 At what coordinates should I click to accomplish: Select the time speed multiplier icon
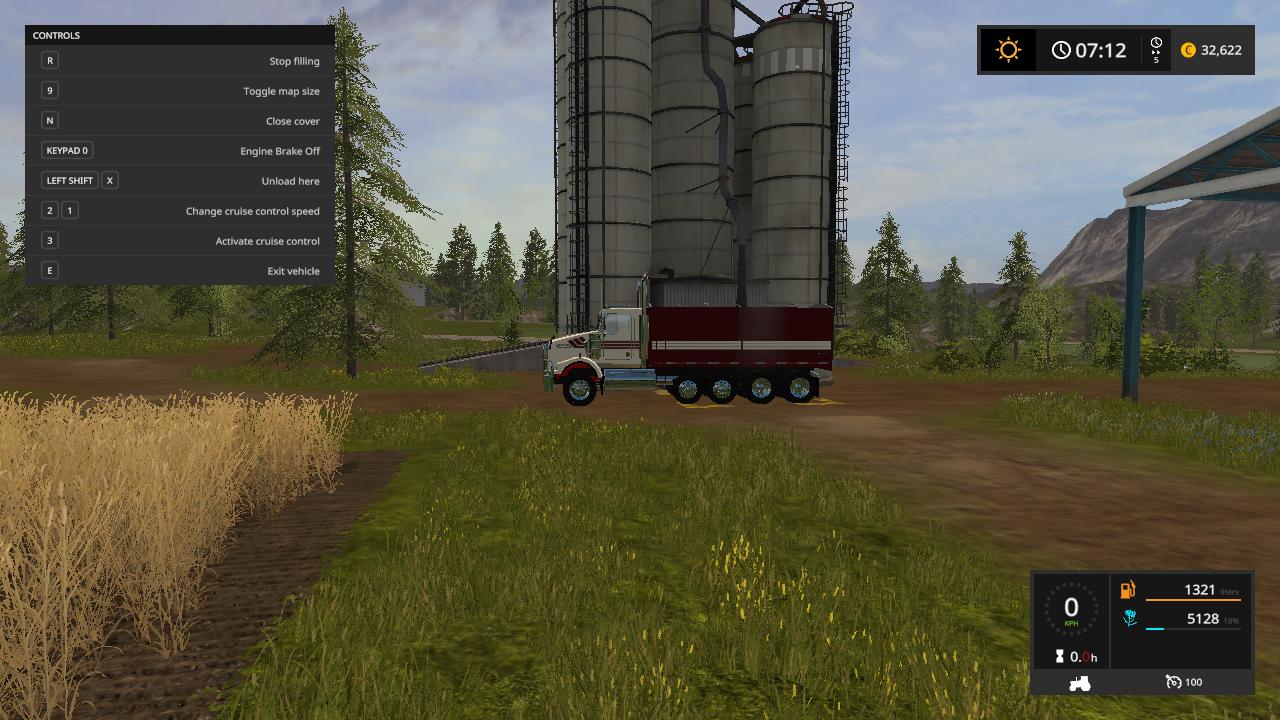(1156, 50)
